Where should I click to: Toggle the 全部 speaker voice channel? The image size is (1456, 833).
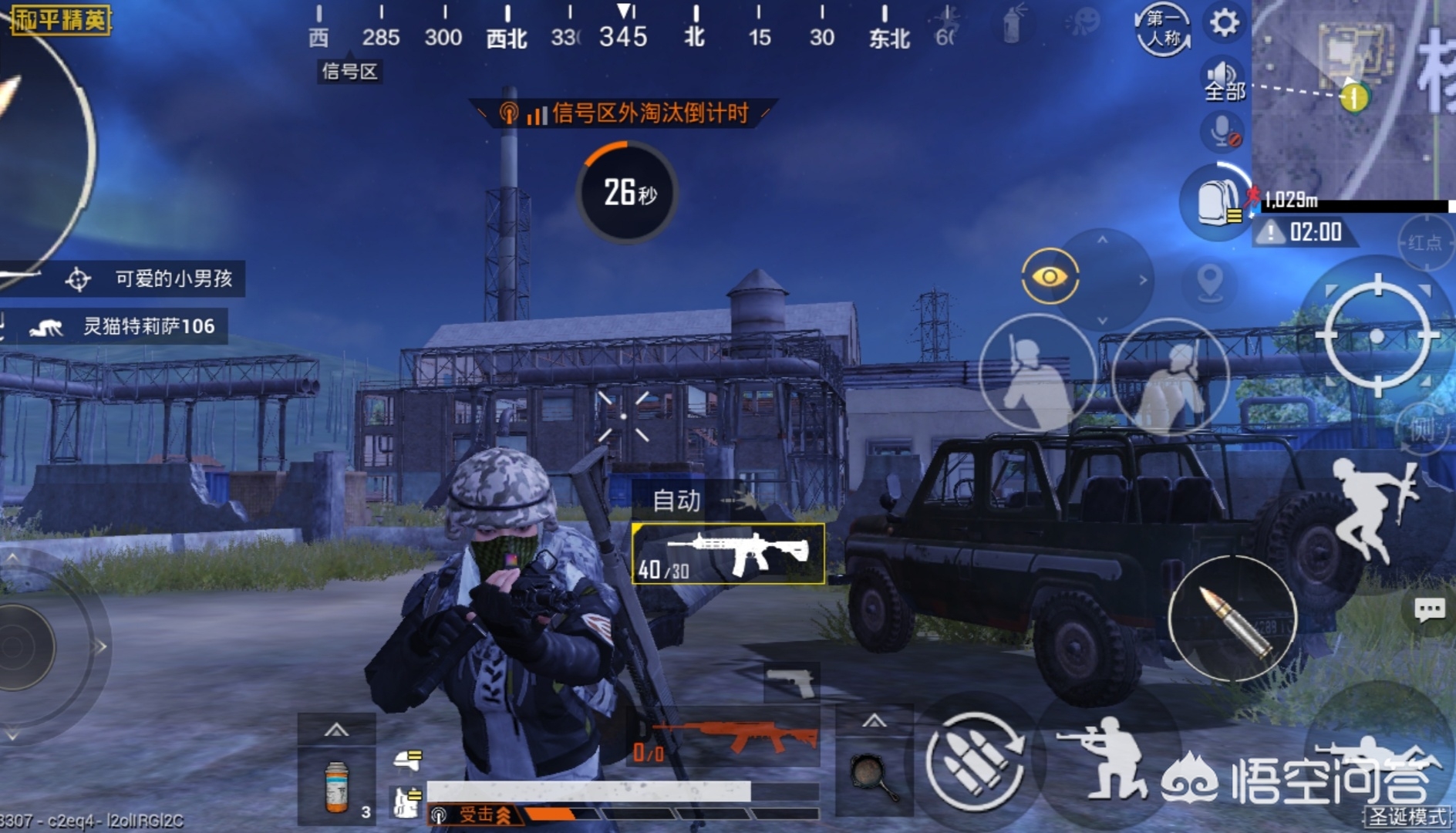point(1224,81)
